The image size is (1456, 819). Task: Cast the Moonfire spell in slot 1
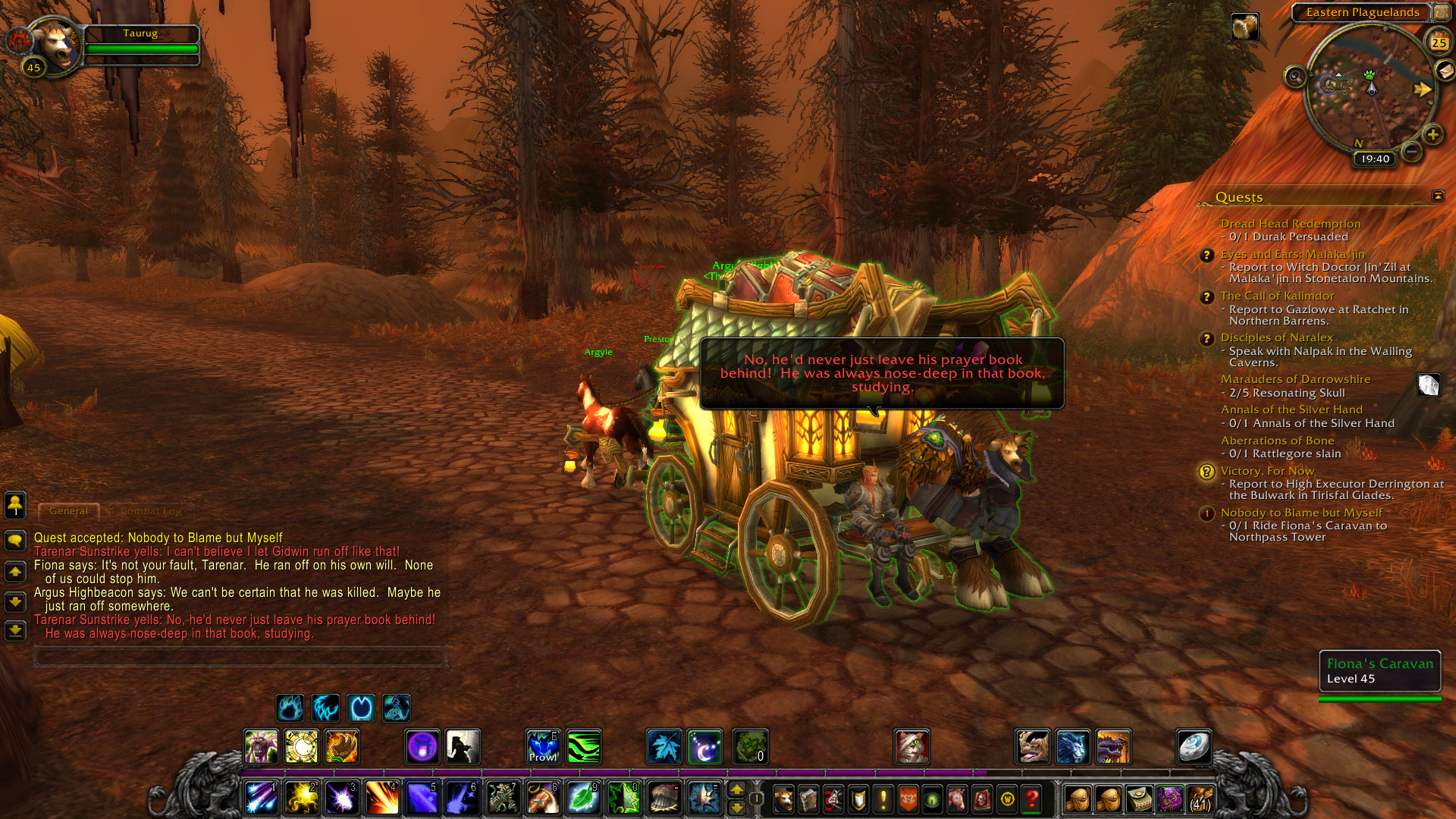[x=261, y=799]
